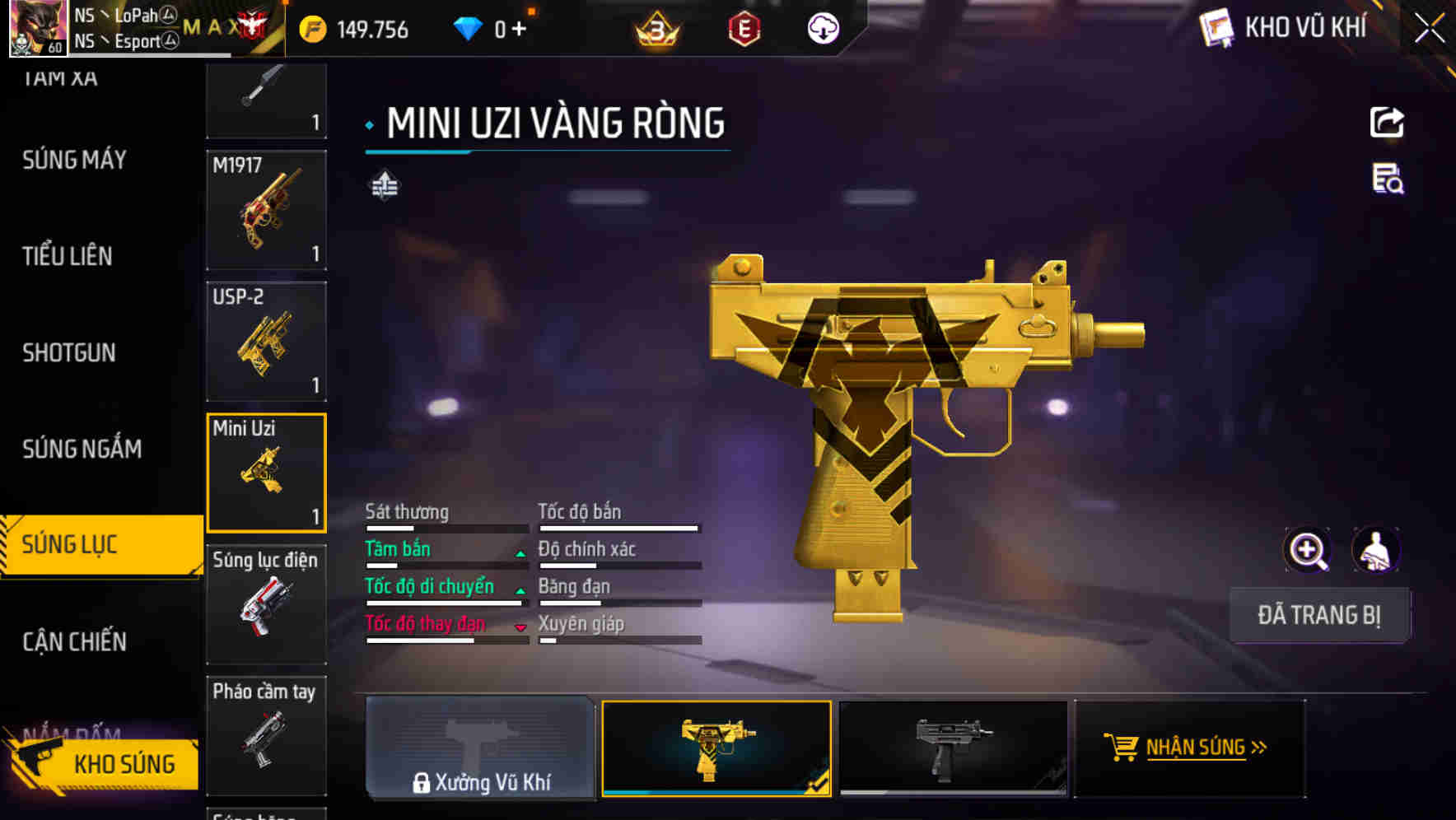Open the locked Xưởng Vũ Khí panel
1456x820 pixels.
pos(481,748)
